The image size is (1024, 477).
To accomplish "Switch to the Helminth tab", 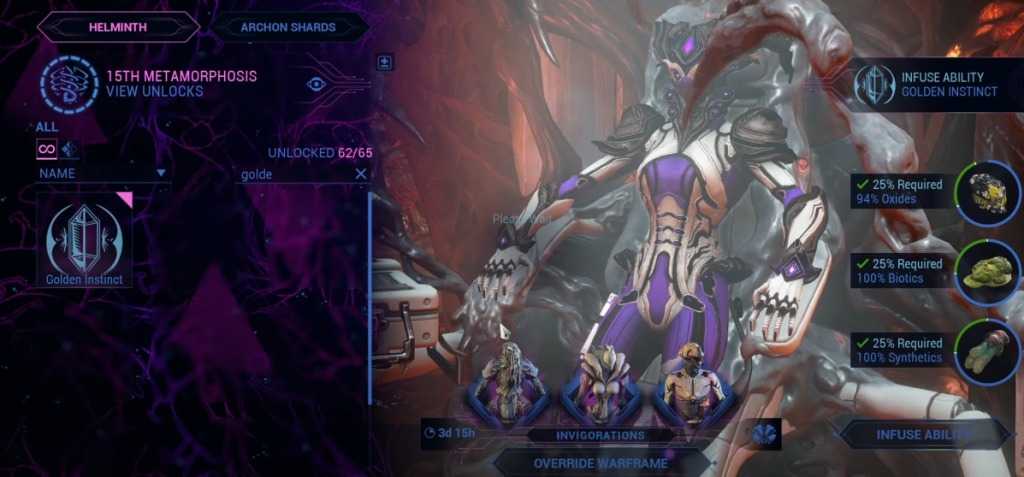I will click(118, 27).
